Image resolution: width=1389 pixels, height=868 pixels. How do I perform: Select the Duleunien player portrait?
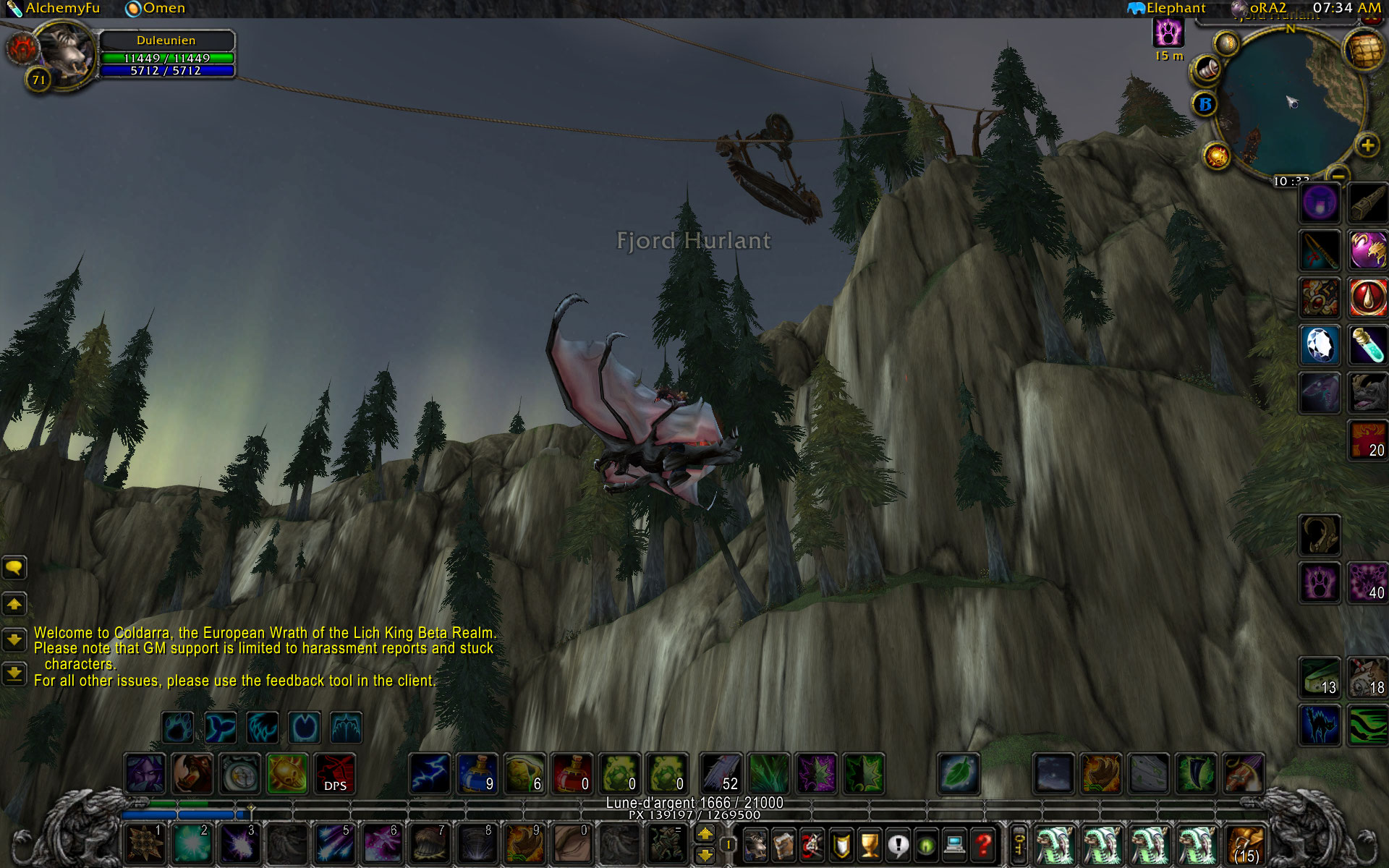[x=66, y=54]
